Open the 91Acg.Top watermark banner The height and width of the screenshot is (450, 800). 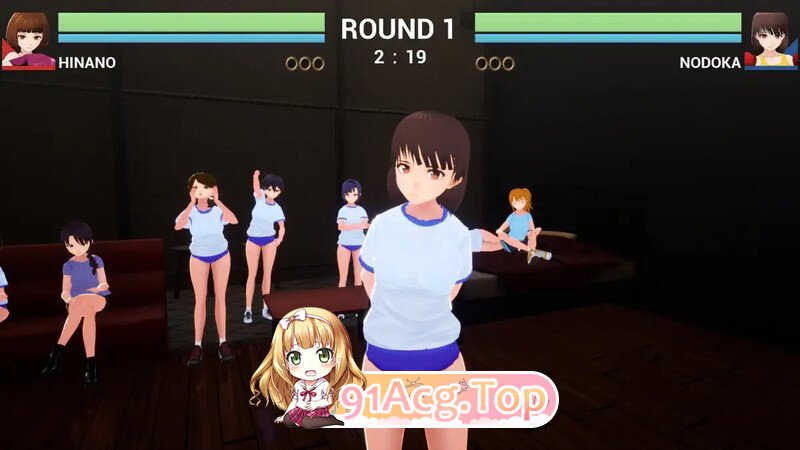[445, 400]
